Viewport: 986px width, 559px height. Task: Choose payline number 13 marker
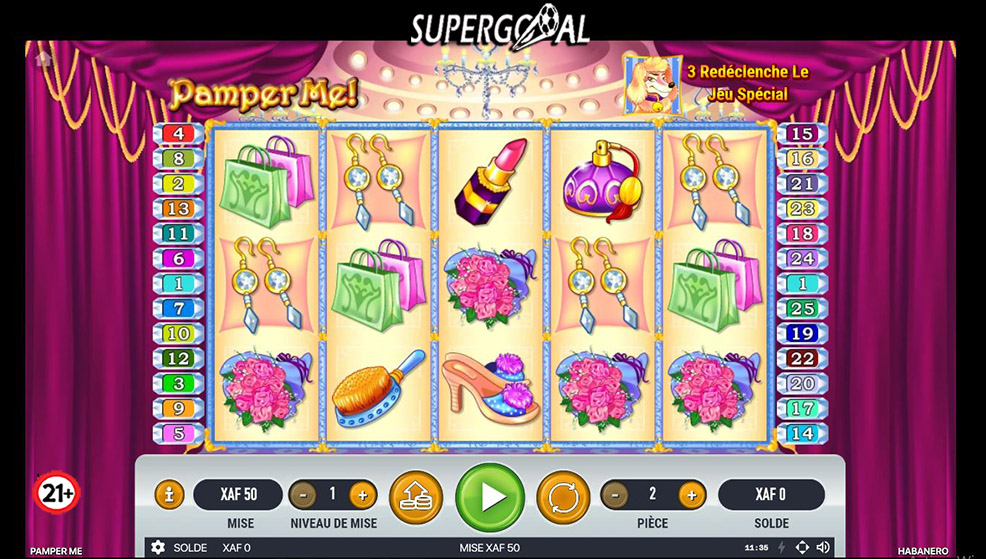(x=178, y=209)
